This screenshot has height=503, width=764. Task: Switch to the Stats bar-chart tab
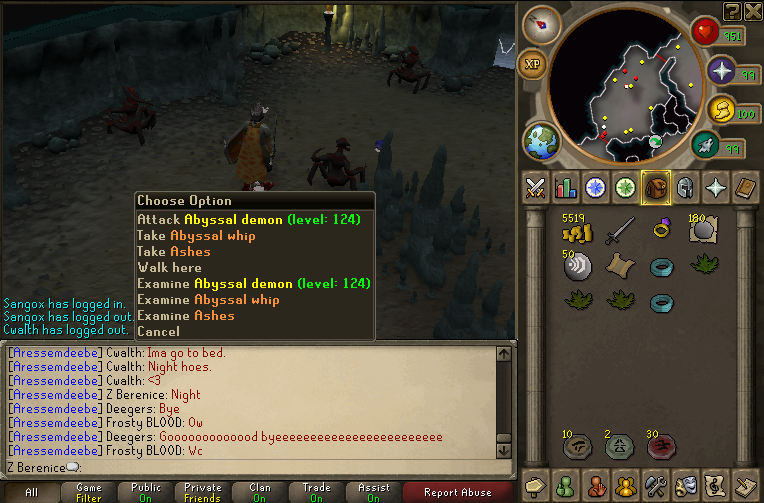pyautogui.click(x=565, y=187)
